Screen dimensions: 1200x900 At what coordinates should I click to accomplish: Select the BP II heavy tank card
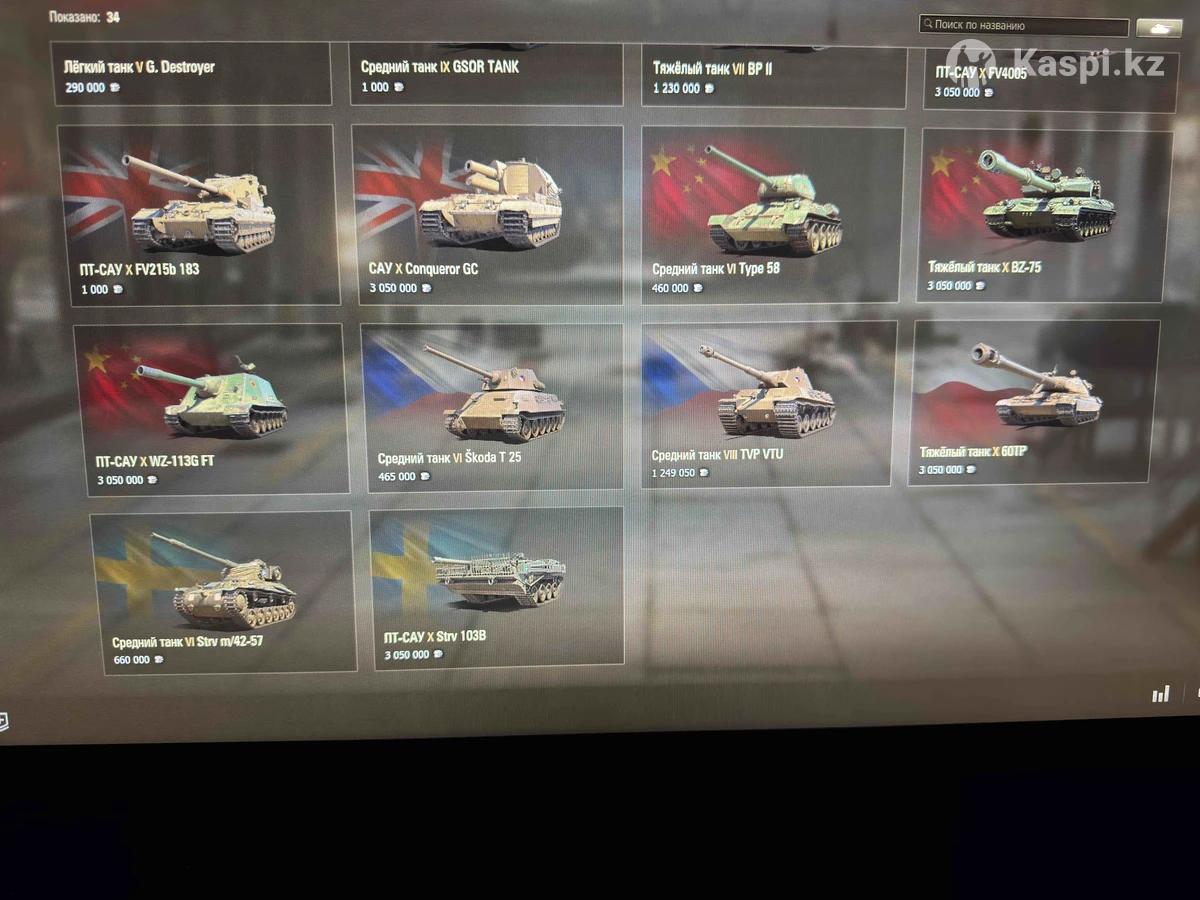(774, 76)
